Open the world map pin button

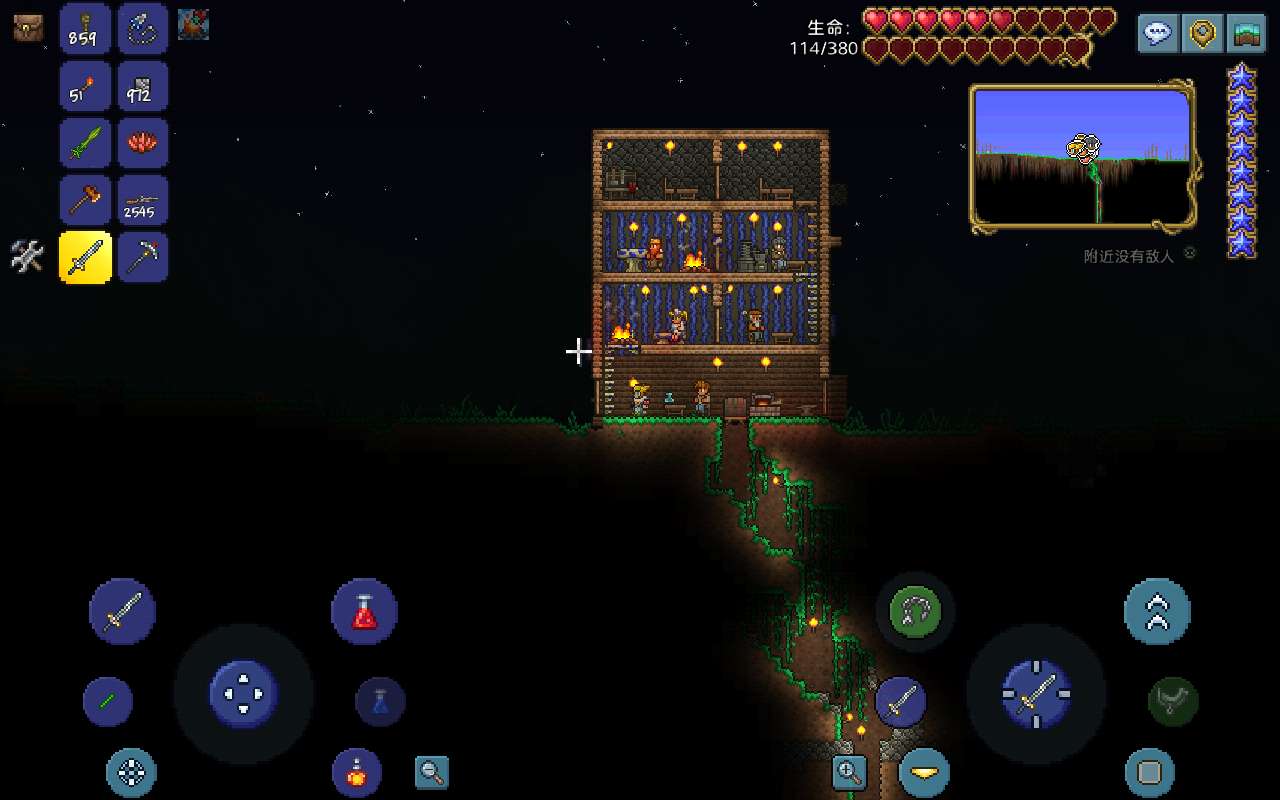click(x=1202, y=33)
